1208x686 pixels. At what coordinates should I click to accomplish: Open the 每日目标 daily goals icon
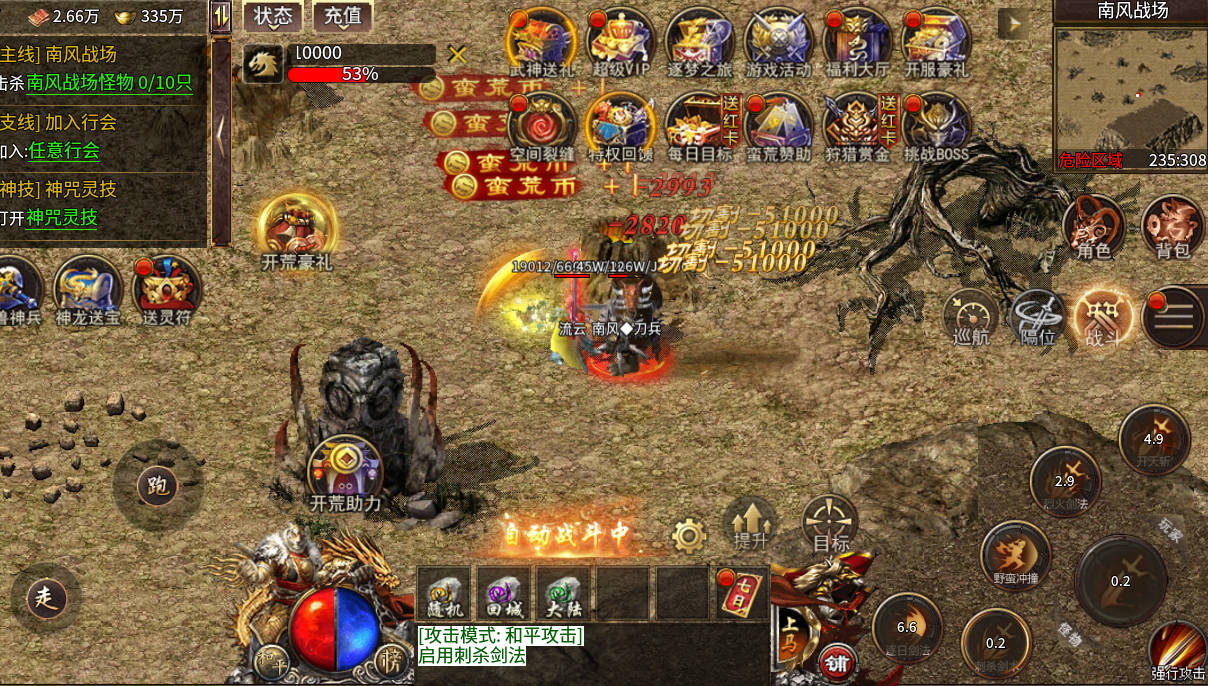[700, 125]
